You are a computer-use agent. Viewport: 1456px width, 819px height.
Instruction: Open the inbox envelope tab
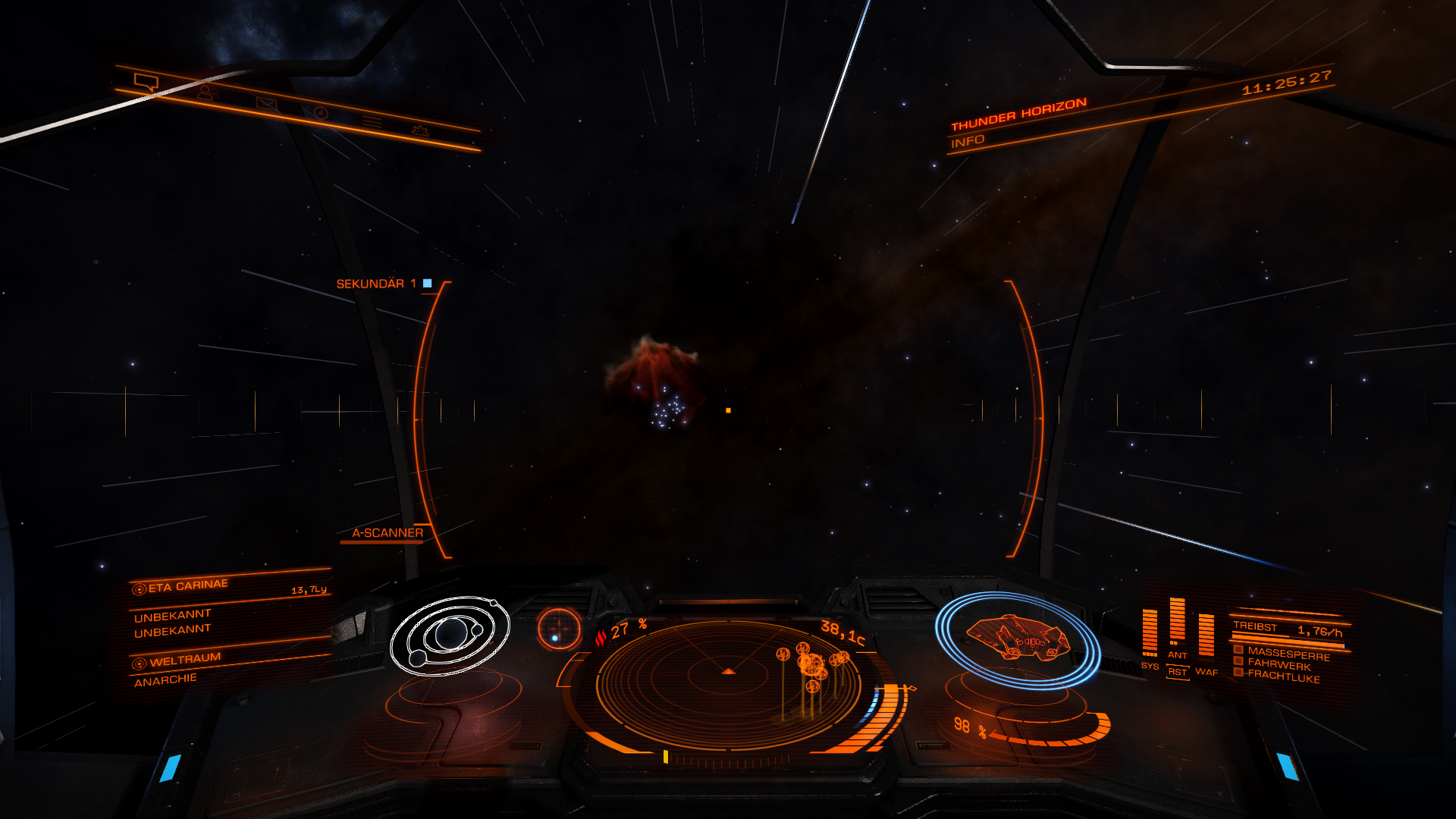[x=266, y=103]
